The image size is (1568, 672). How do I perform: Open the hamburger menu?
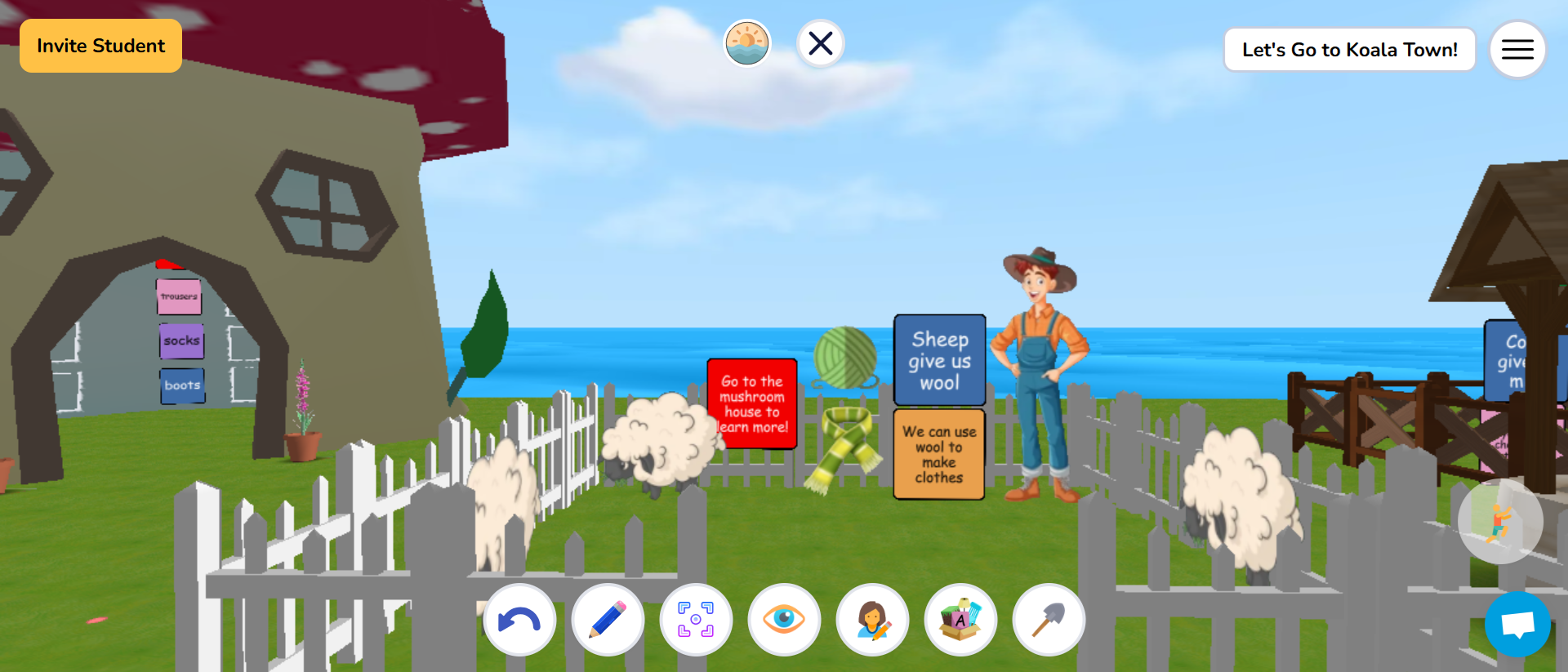[x=1517, y=49]
